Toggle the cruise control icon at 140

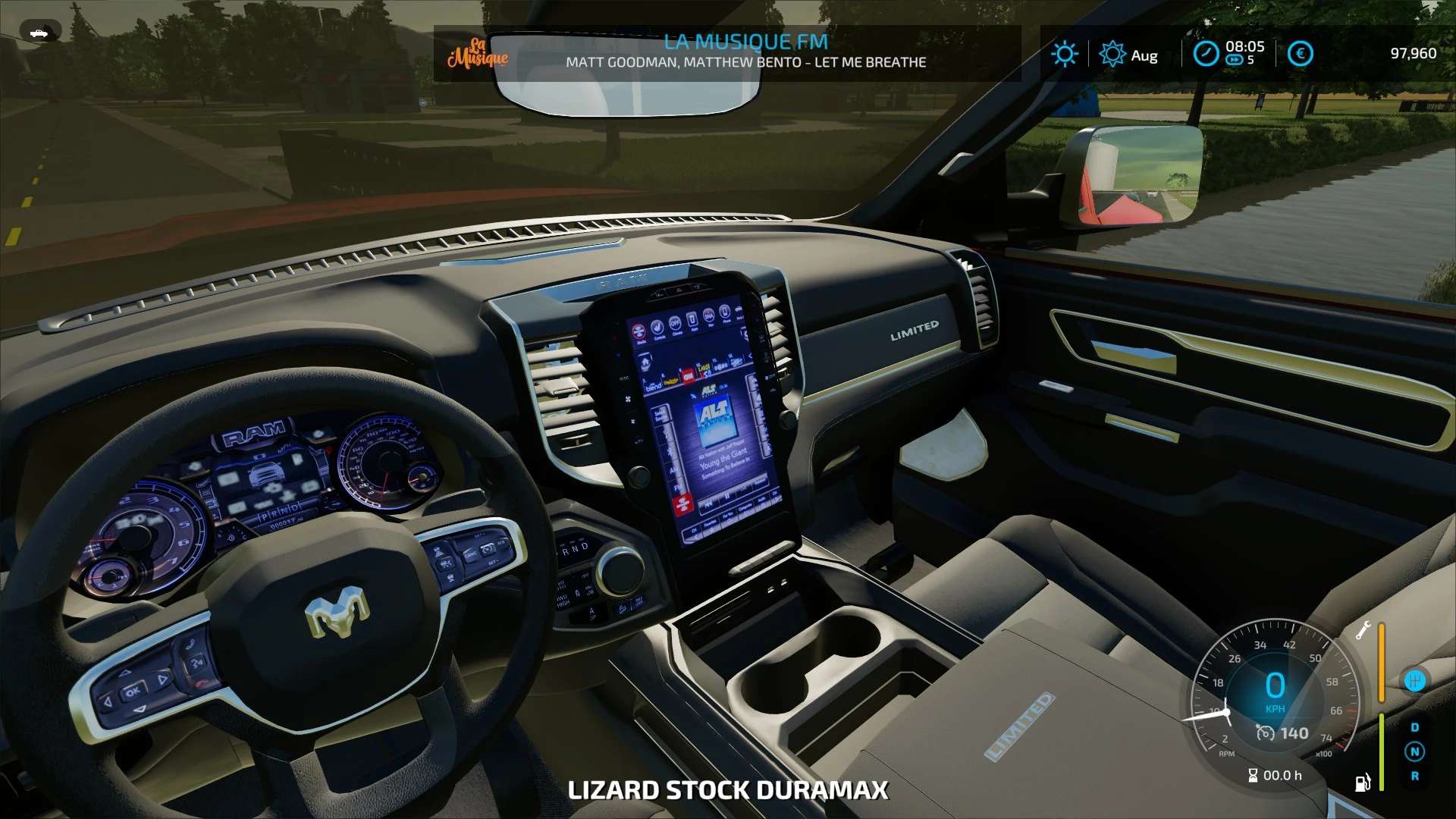(1265, 733)
